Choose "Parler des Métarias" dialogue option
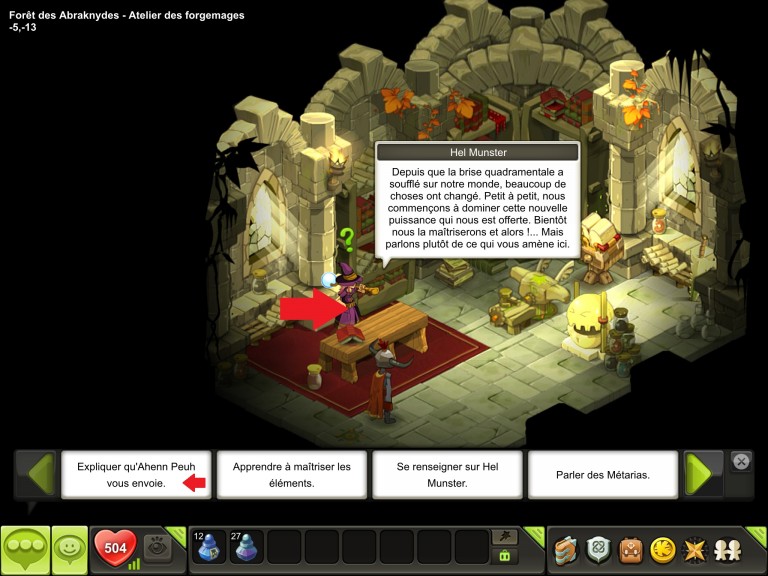768x576 pixels. (x=603, y=474)
